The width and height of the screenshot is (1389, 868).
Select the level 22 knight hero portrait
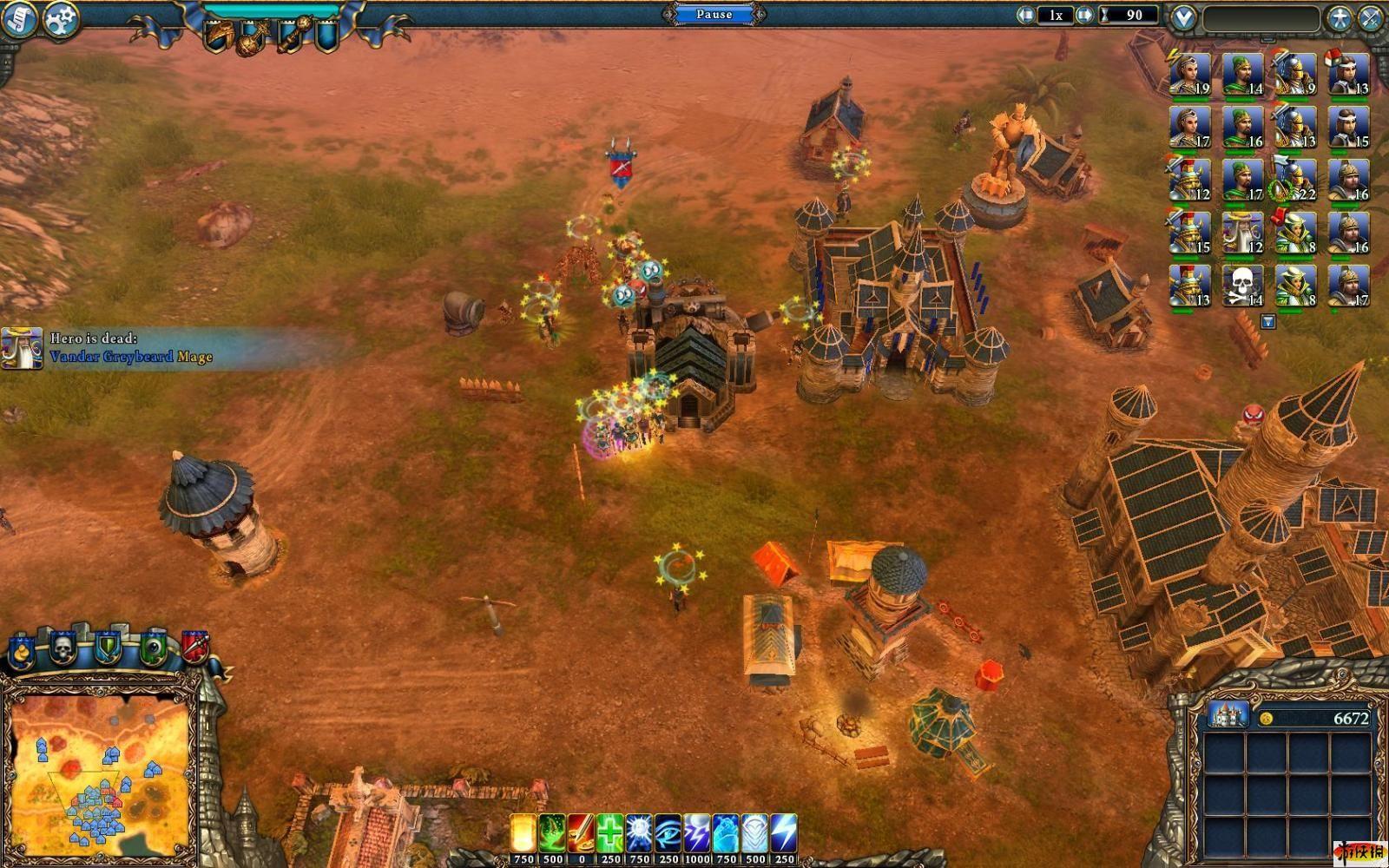click(1295, 180)
